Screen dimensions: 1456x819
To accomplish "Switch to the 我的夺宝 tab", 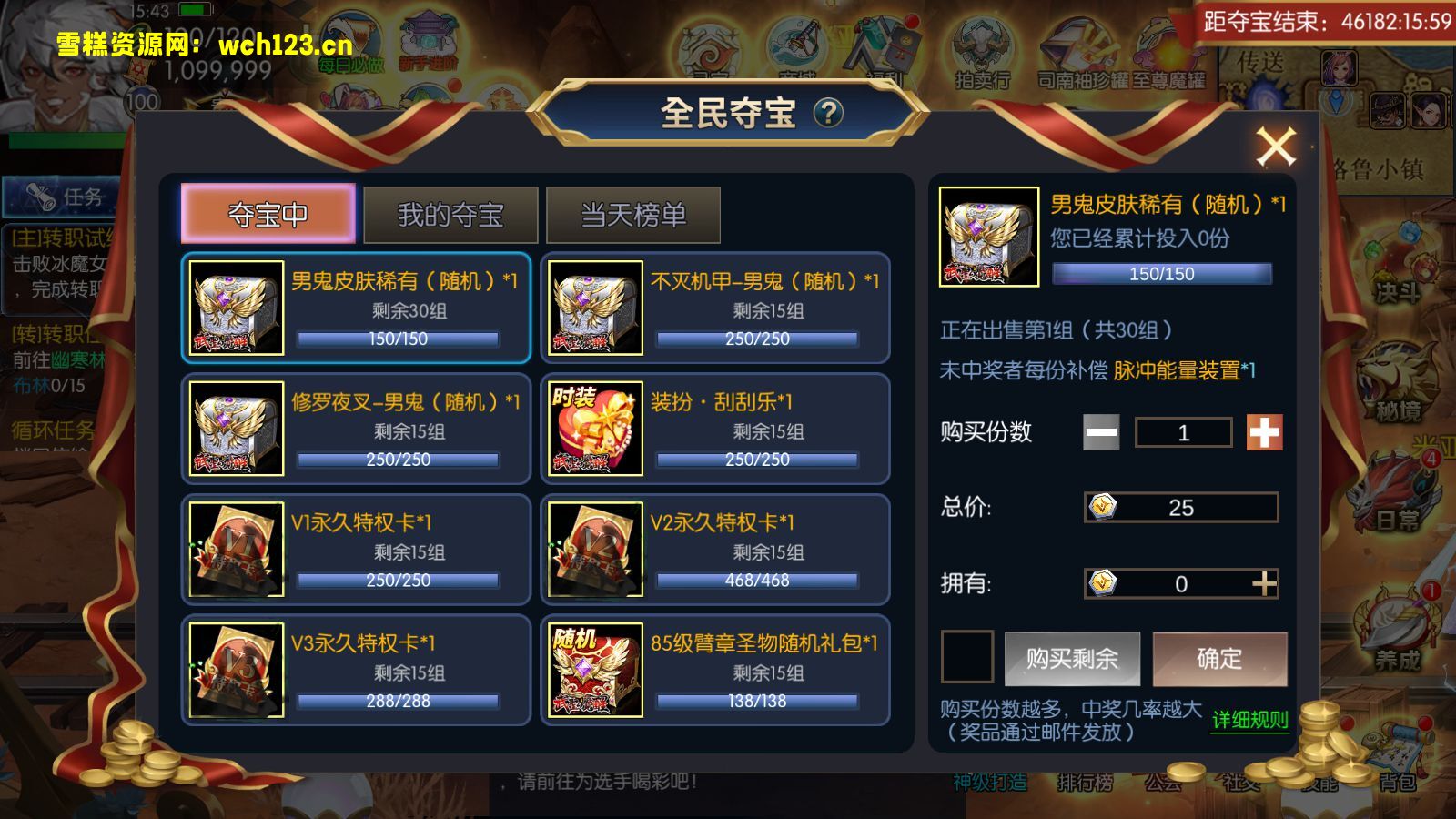I will pyautogui.click(x=452, y=213).
